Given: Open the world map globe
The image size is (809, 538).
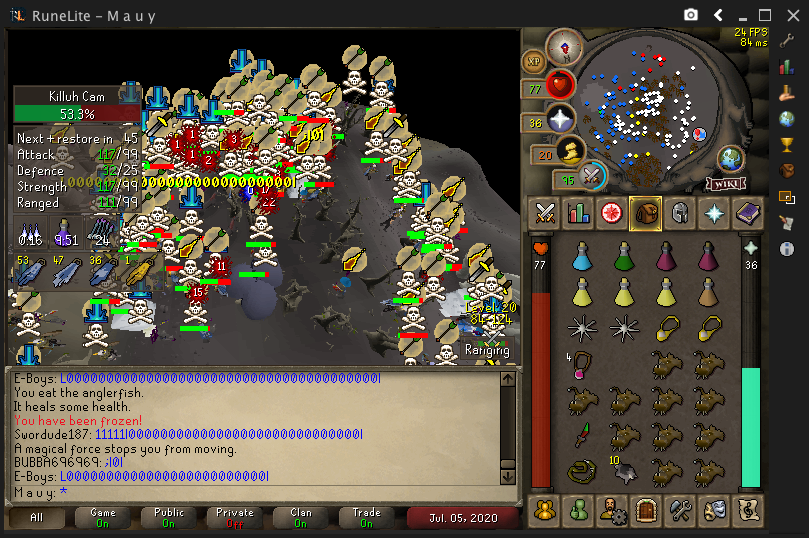Looking at the screenshot, I should pos(730,158).
